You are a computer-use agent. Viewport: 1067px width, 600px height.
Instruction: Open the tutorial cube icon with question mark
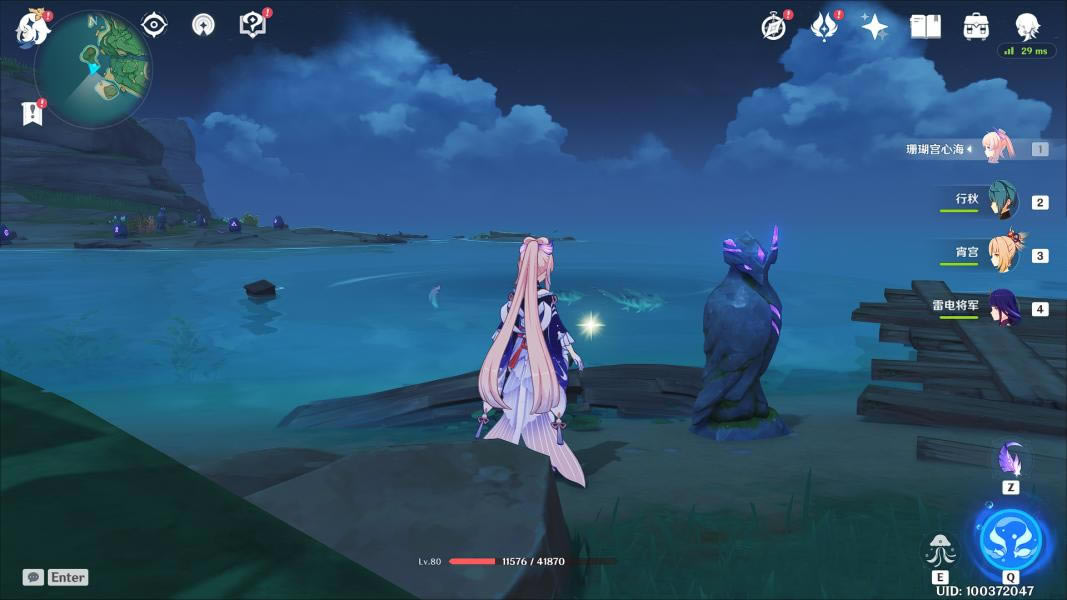coord(253,25)
